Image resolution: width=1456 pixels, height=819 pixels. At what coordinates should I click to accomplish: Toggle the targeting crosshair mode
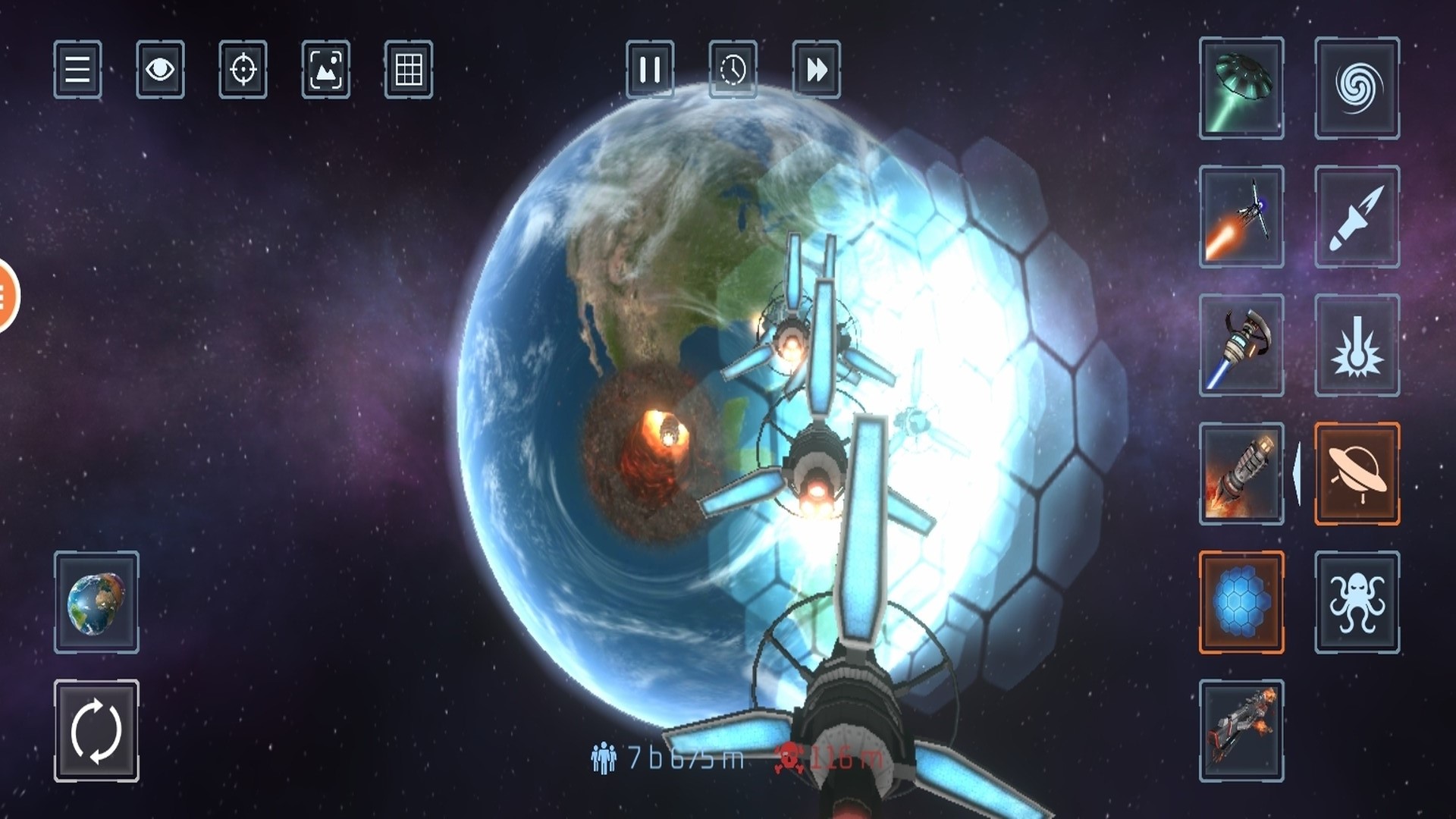point(244,72)
